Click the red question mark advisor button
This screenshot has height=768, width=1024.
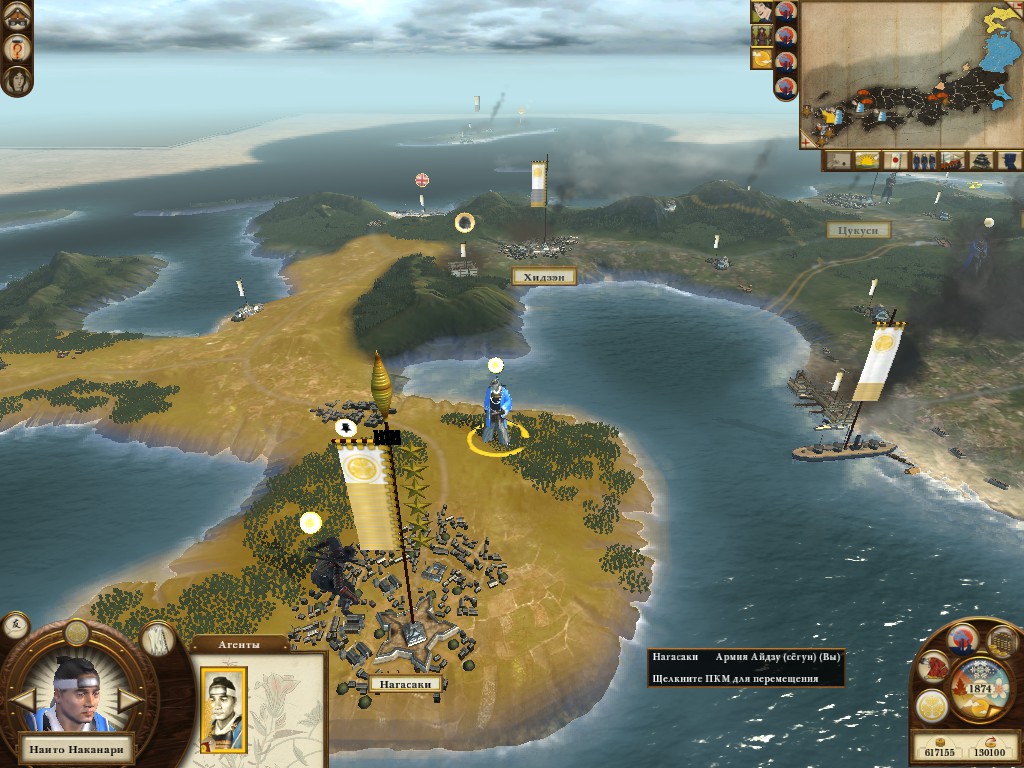[x=17, y=47]
